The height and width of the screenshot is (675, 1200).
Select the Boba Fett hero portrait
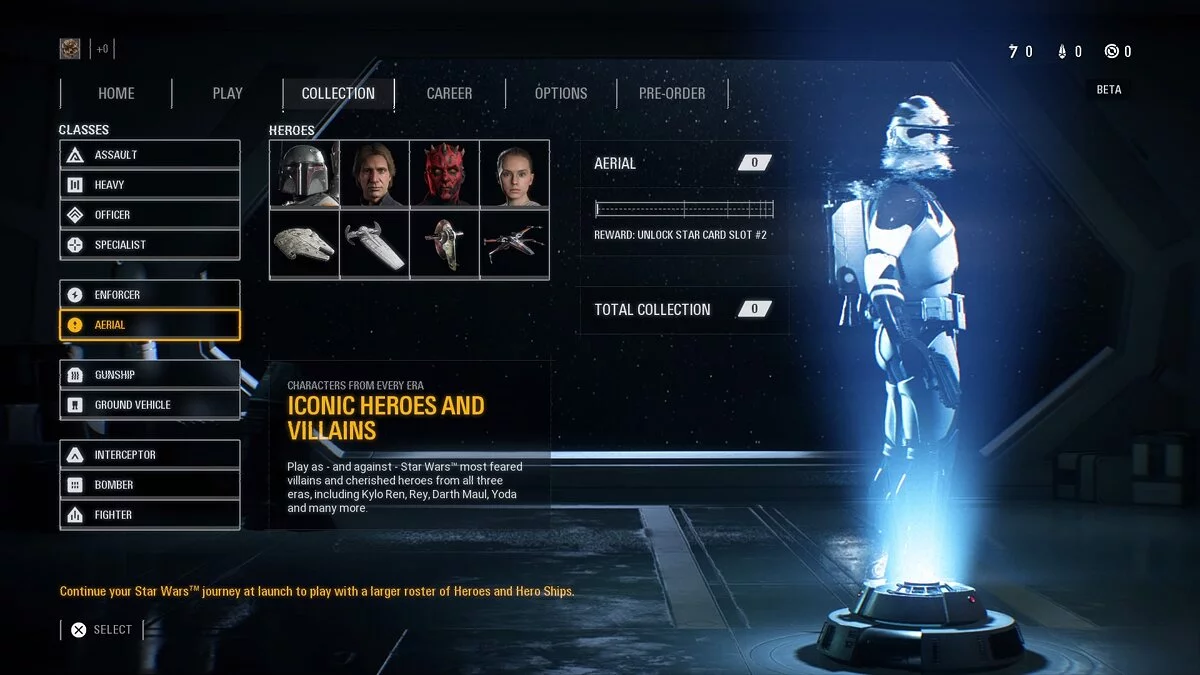pyautogui.click(x=304, y=174)
